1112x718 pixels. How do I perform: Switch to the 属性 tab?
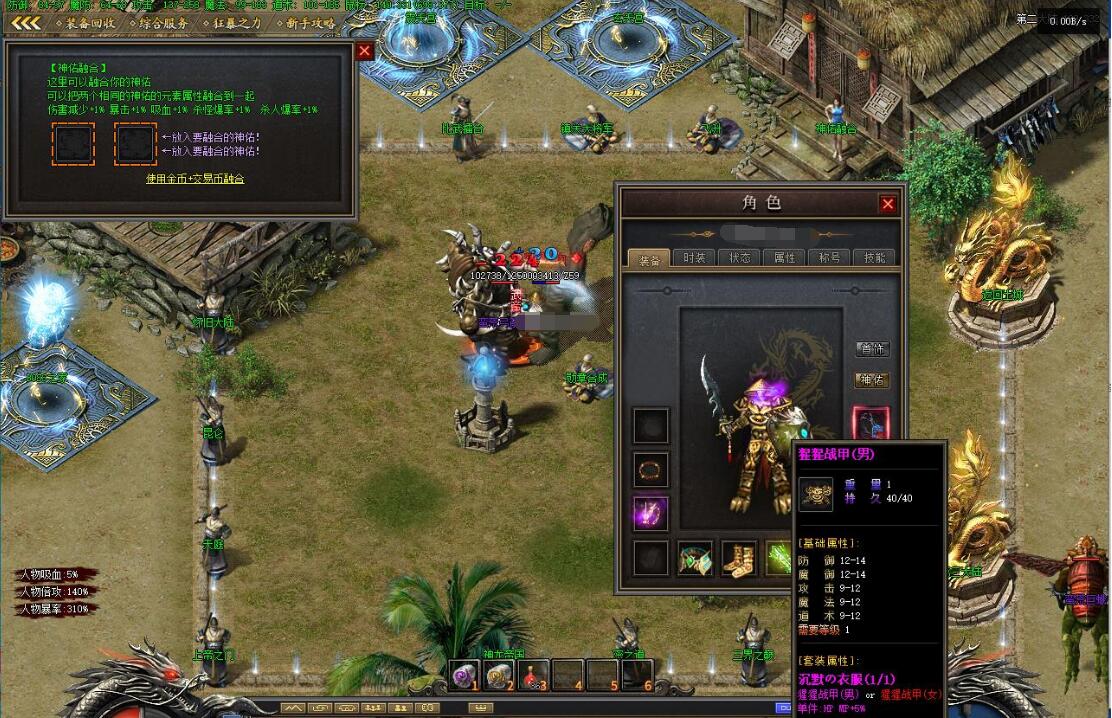coord(785,258)
